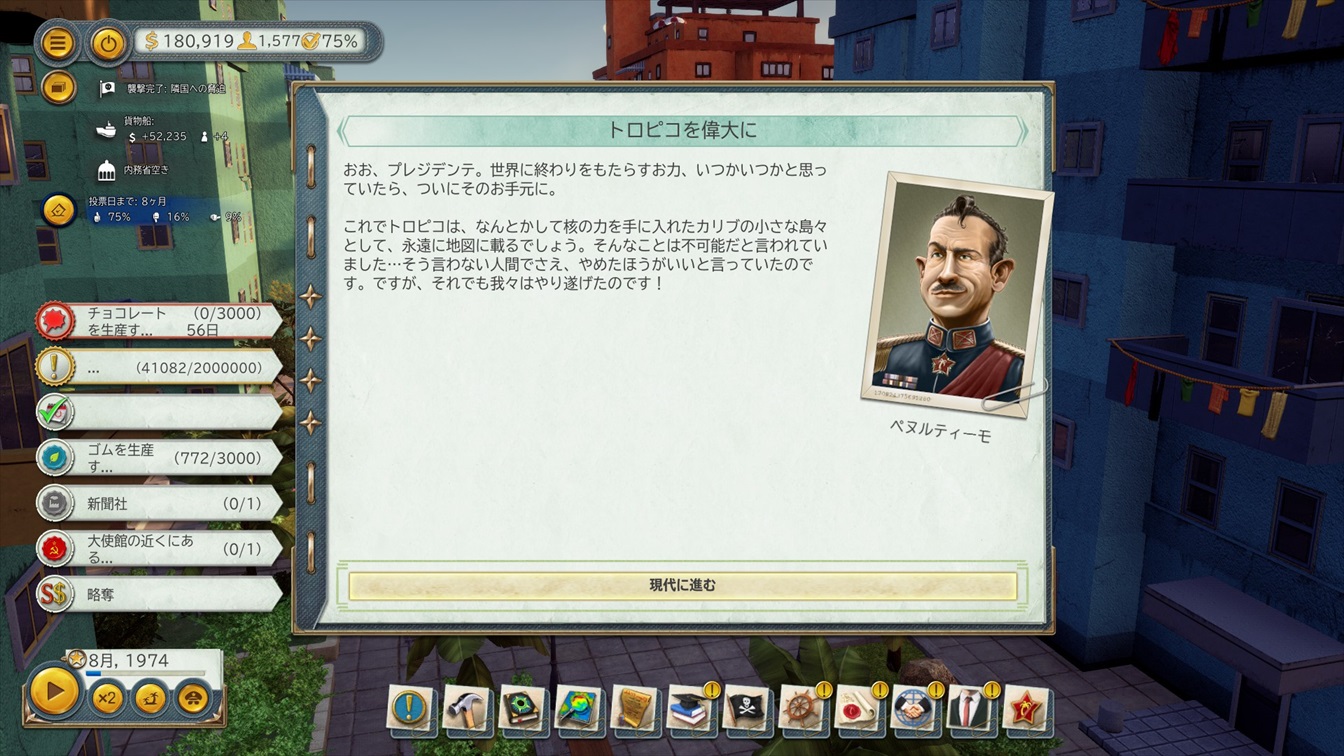The width and height of the screenshot is (1344, 756).
Task: Open the 新聞社 task
Action: (x=160, y=504)
